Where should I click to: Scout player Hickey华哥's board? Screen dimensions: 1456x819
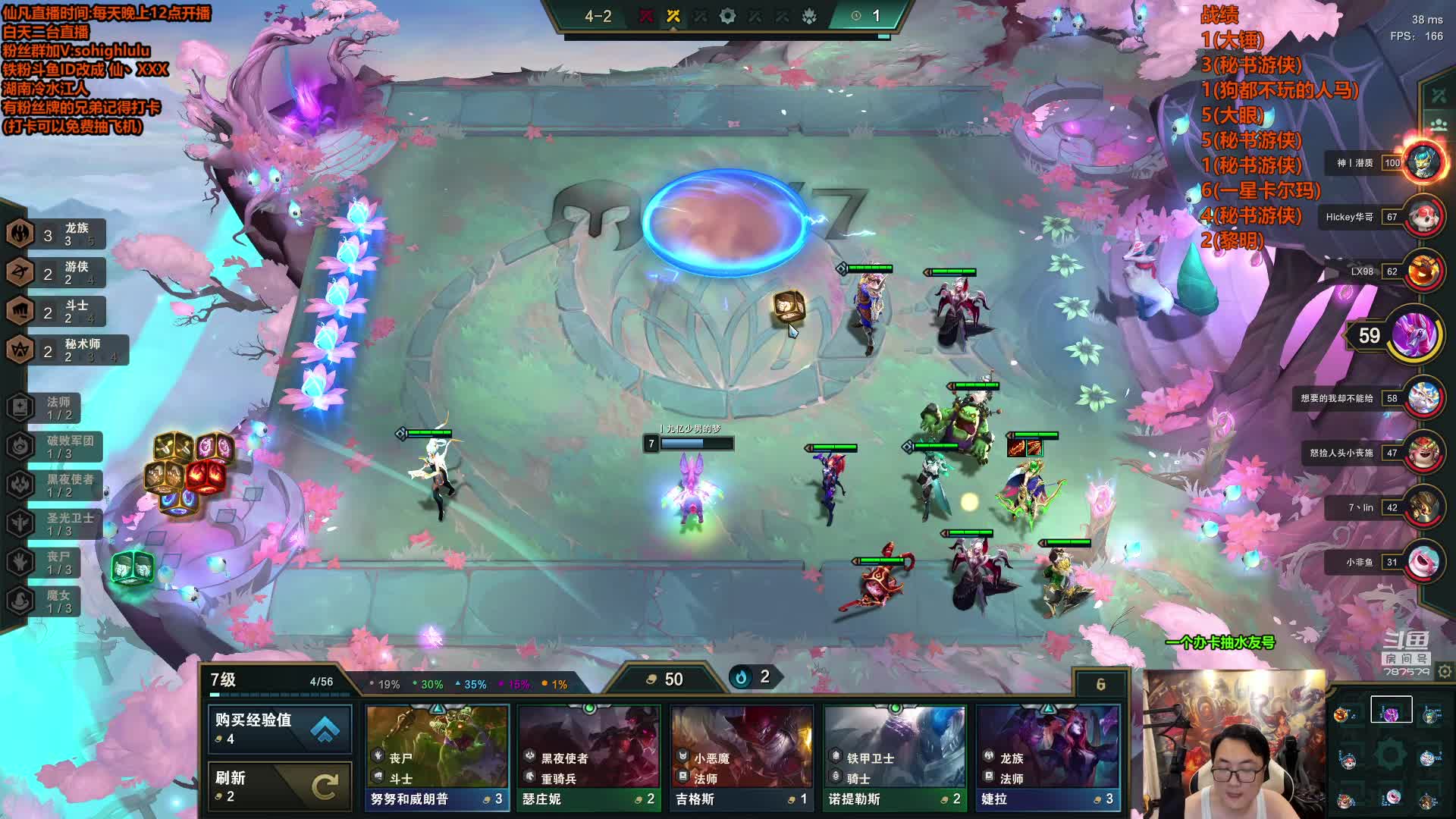pos(1423,218)
